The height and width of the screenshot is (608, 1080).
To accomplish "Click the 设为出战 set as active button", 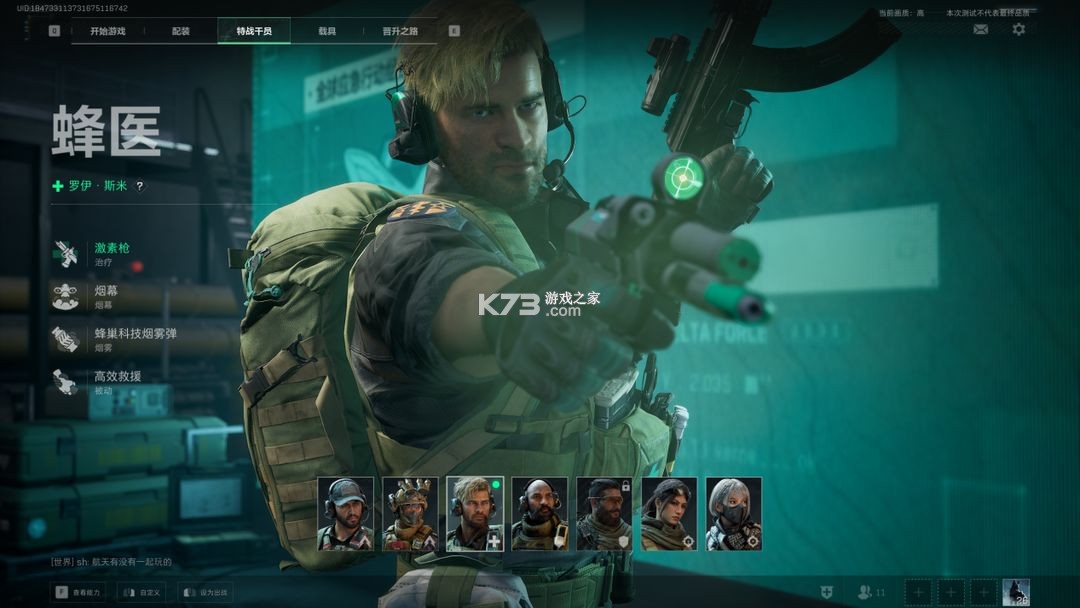I will click(205, 593).
